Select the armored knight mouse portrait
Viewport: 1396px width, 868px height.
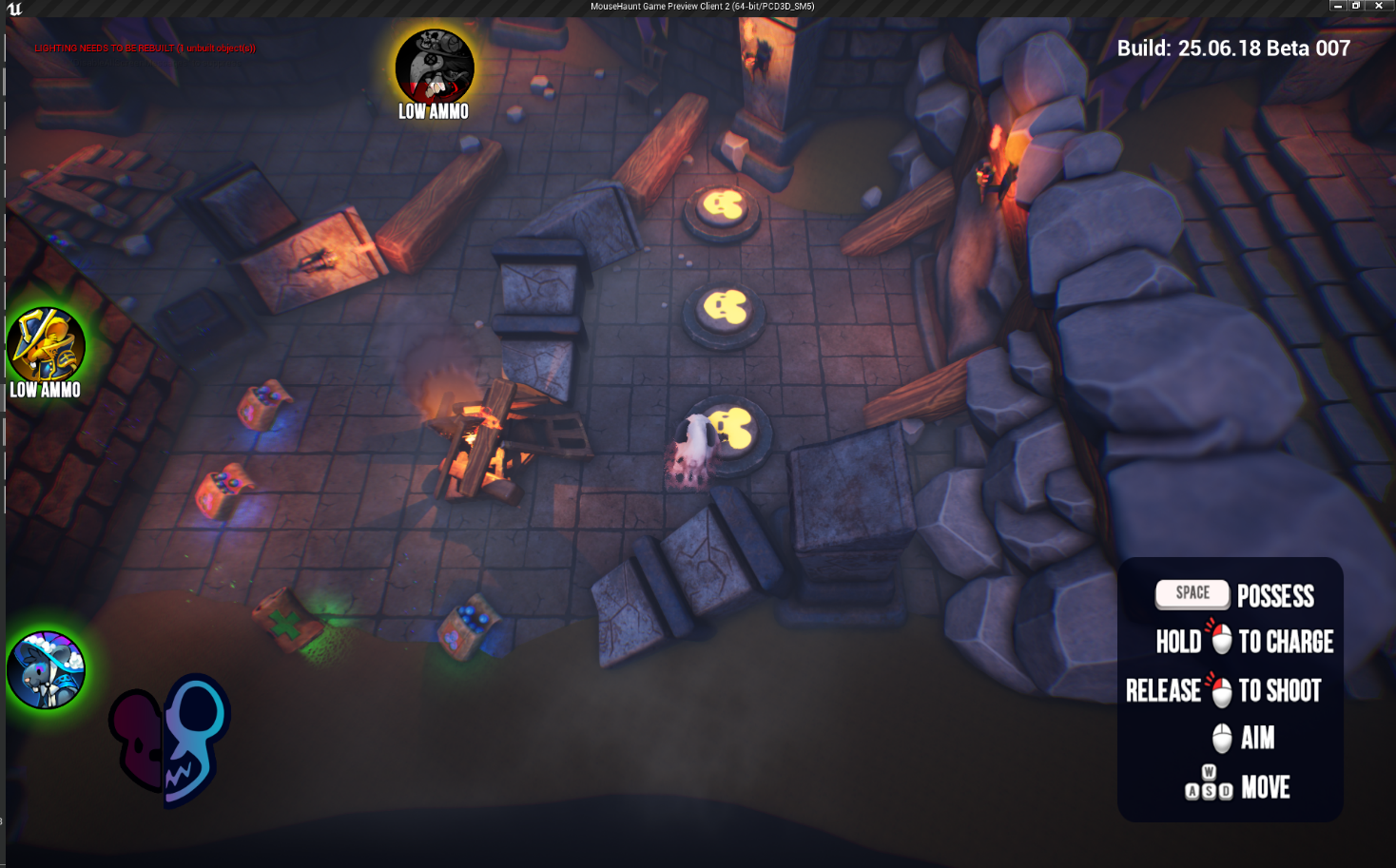pos(46,344)
